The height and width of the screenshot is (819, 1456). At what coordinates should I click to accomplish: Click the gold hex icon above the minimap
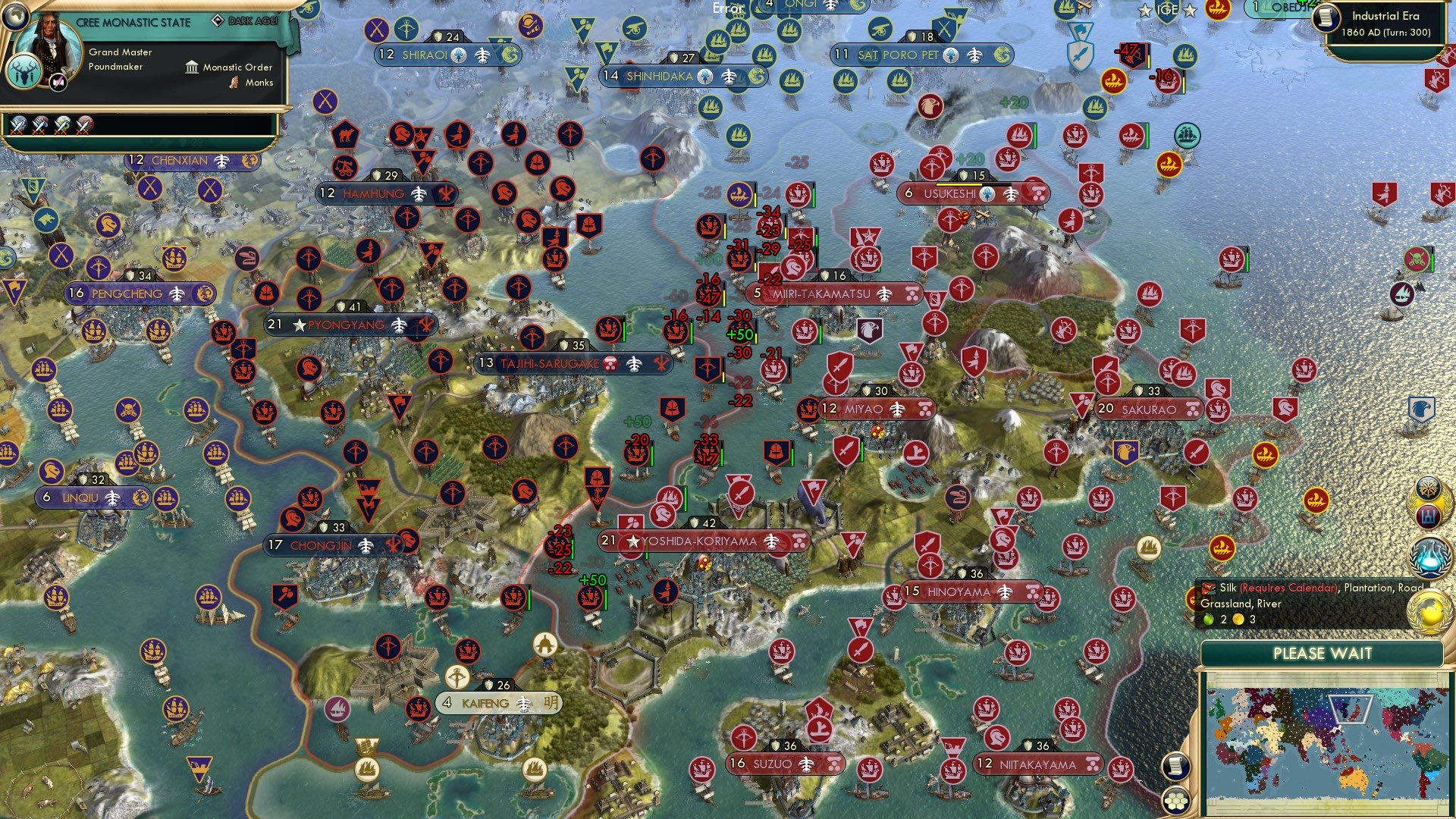[1175, 800]
